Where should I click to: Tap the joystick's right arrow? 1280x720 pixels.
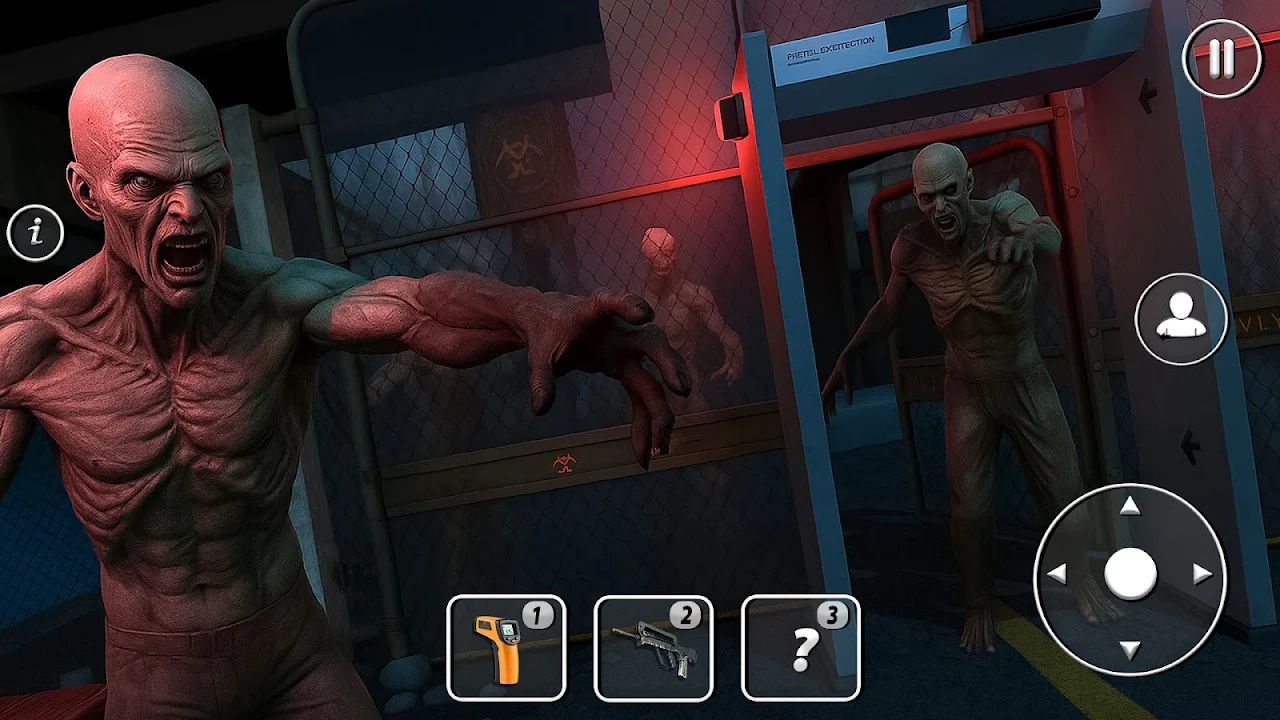[x=1203, y=575]
